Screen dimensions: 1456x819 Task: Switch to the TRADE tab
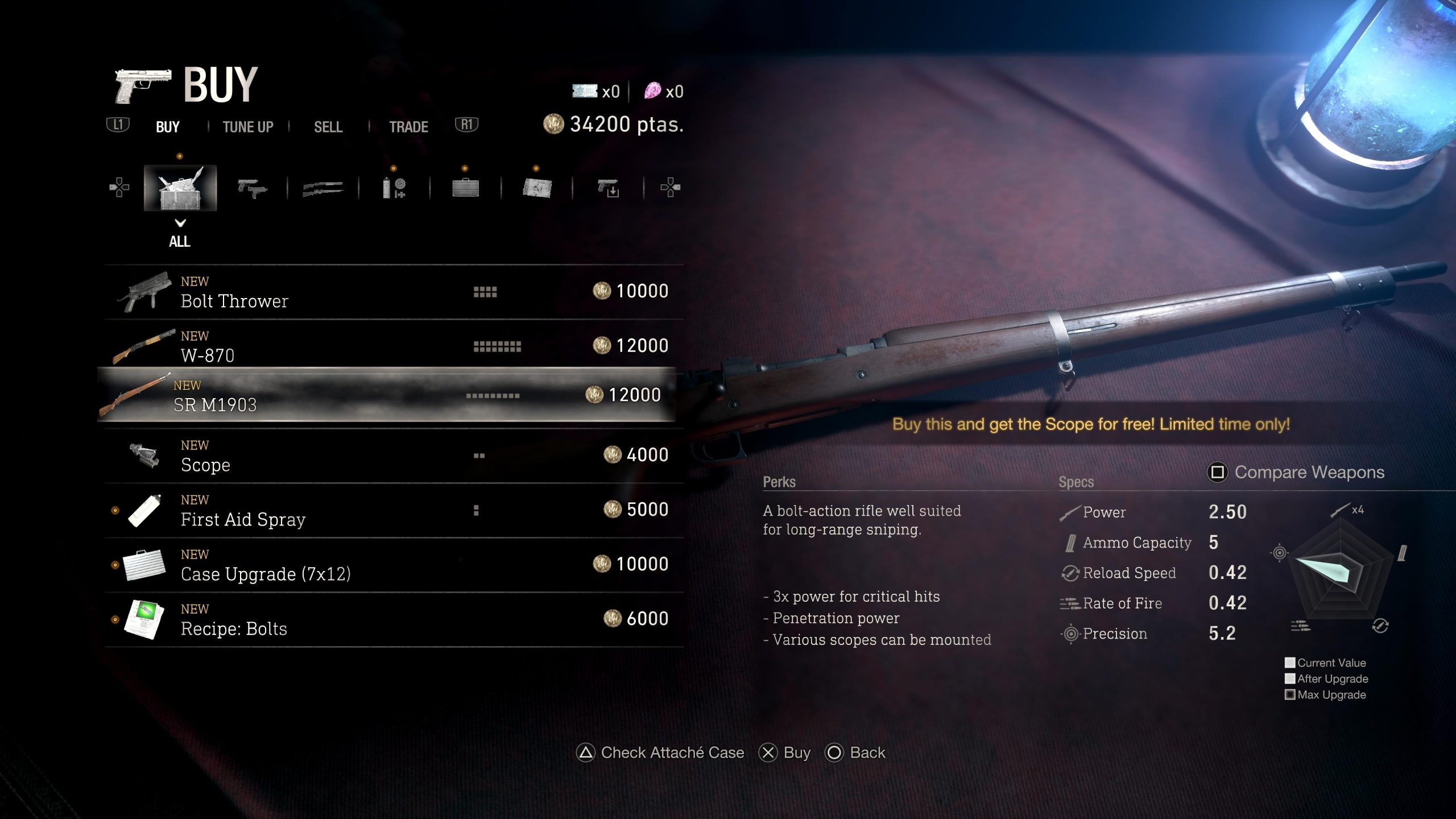(x=408, y=127)
